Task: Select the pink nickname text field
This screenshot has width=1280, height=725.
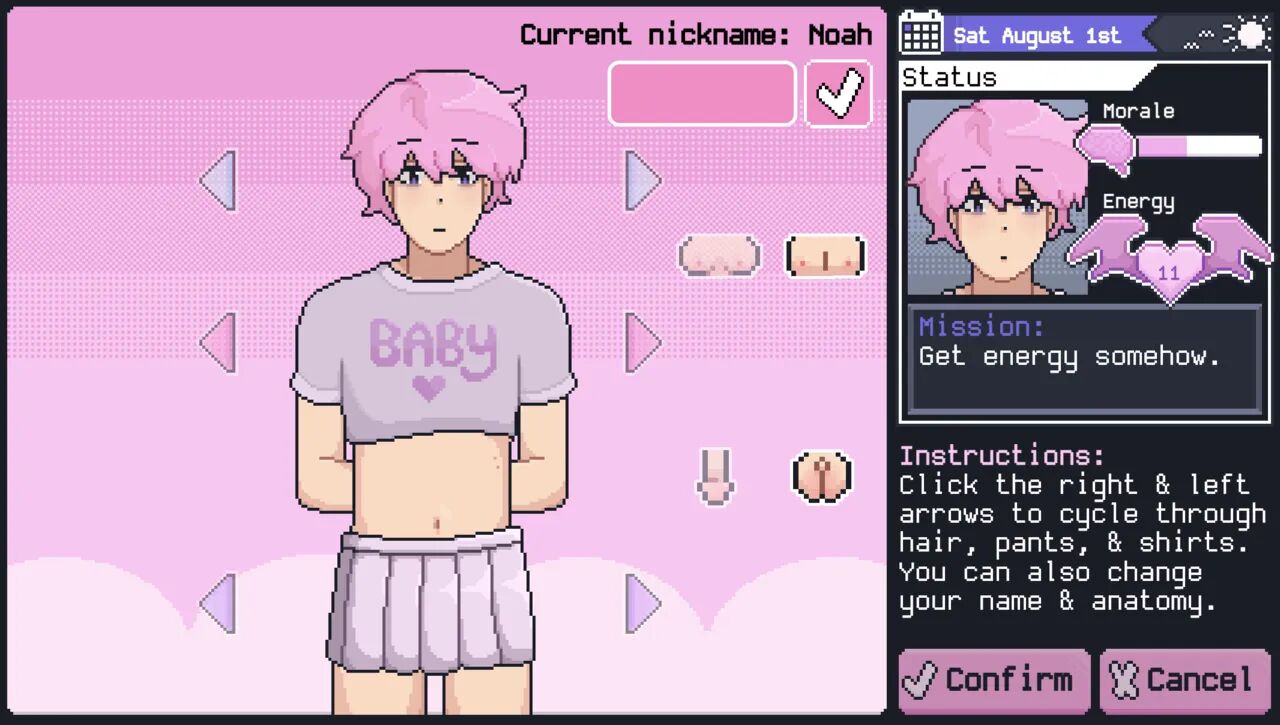Action: click(x=702, y=94)
